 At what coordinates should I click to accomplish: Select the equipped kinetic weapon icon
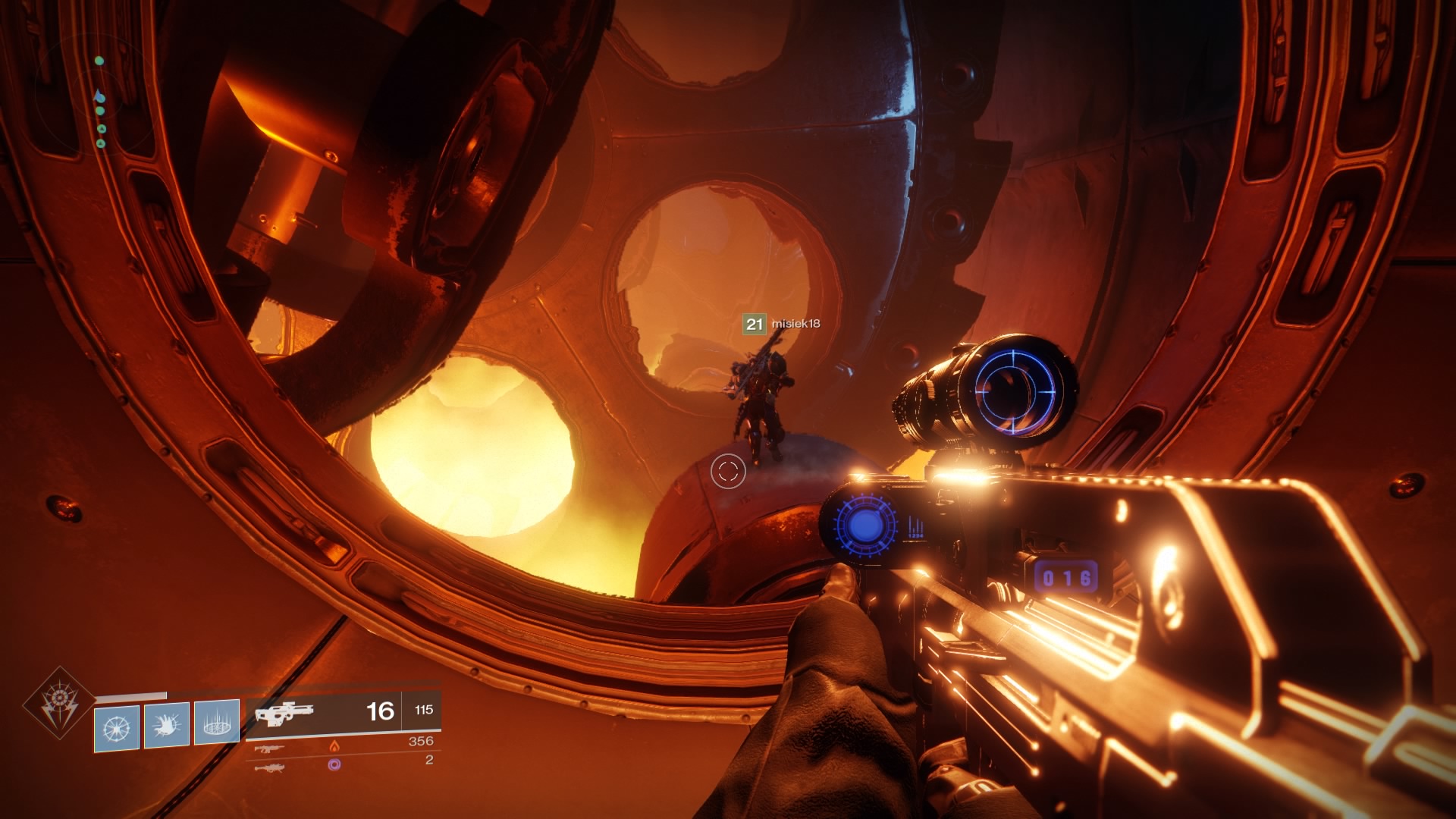[x=284, y=714]
